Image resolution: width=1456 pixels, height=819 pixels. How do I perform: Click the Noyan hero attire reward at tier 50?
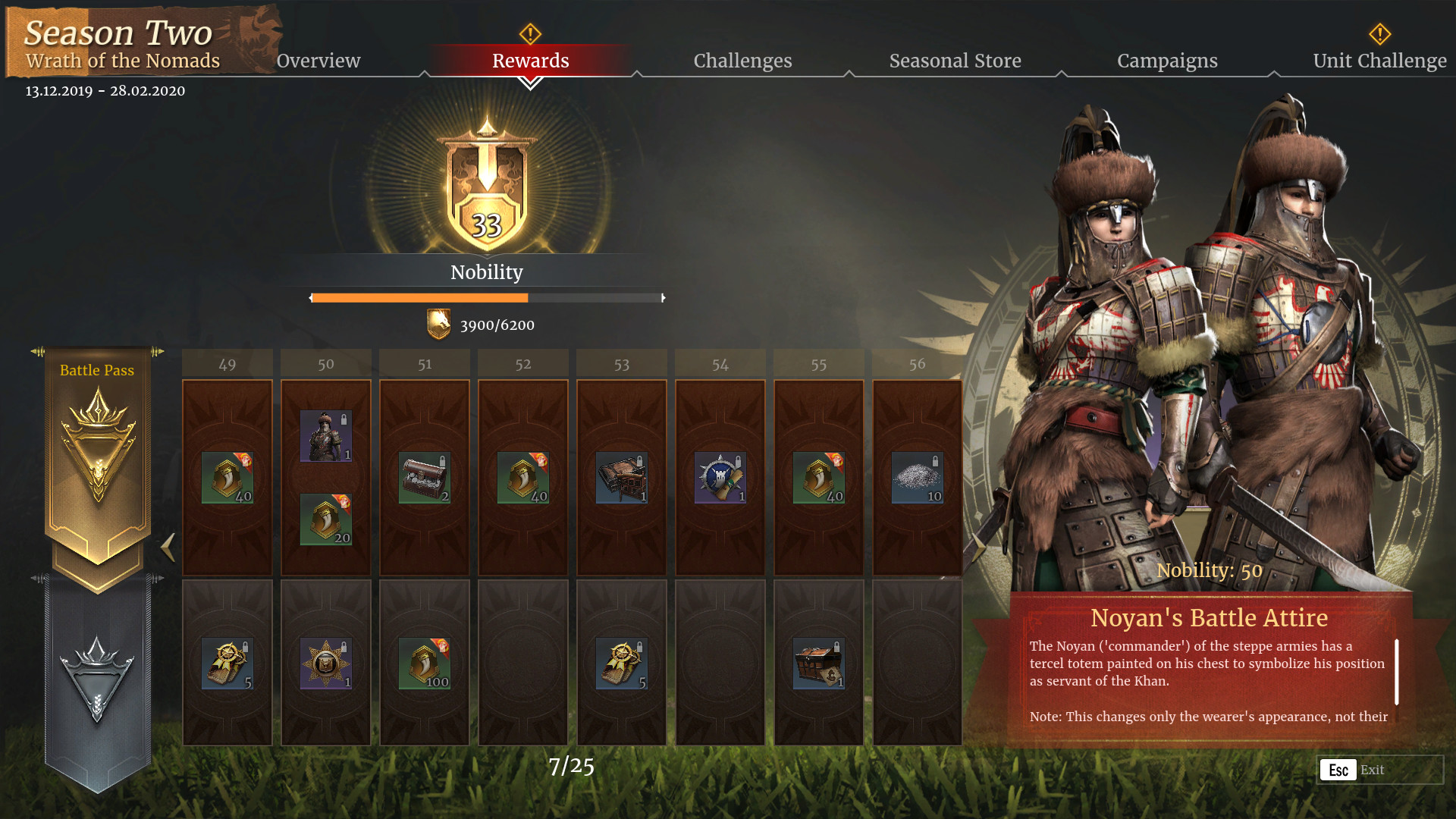coord(325,435)
